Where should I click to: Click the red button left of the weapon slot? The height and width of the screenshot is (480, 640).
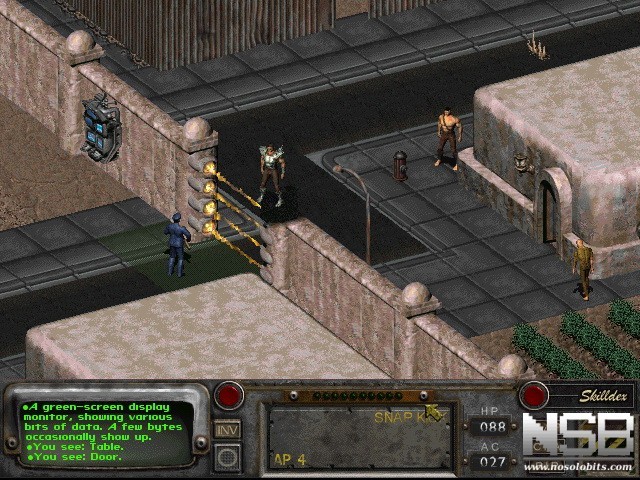click(230, 396)
